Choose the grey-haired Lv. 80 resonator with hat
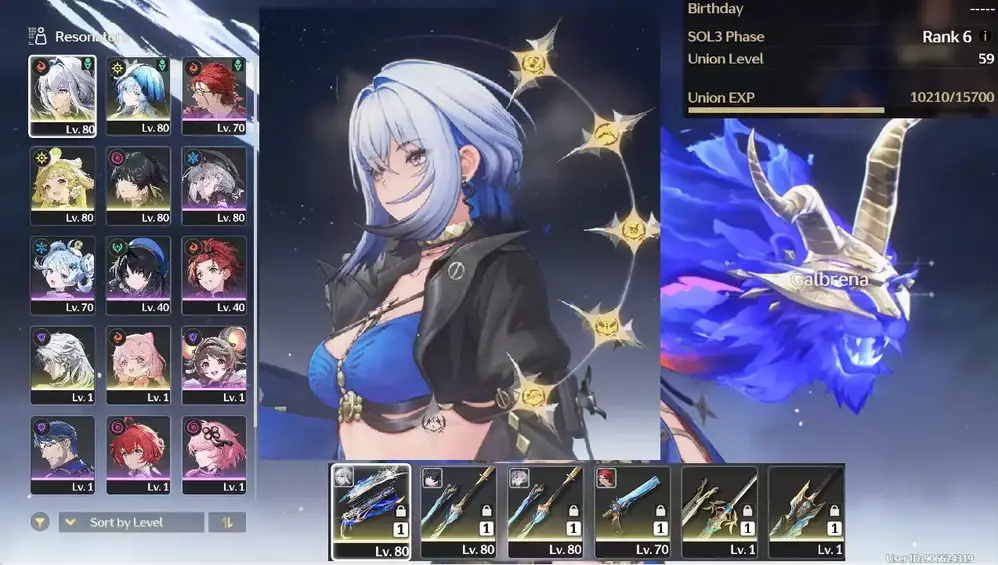Image resolution: width=998 pixels, height=565 pixels. (x=214, y=185)
